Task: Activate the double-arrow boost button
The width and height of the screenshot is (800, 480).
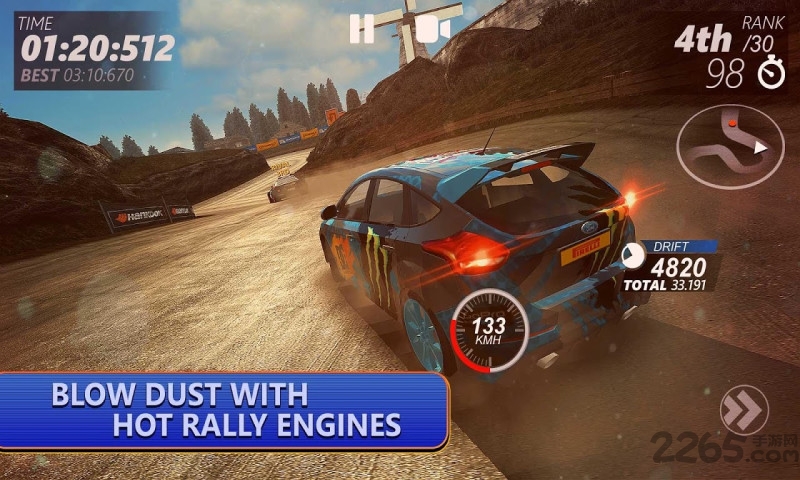Action: click(x=744, y=410)
